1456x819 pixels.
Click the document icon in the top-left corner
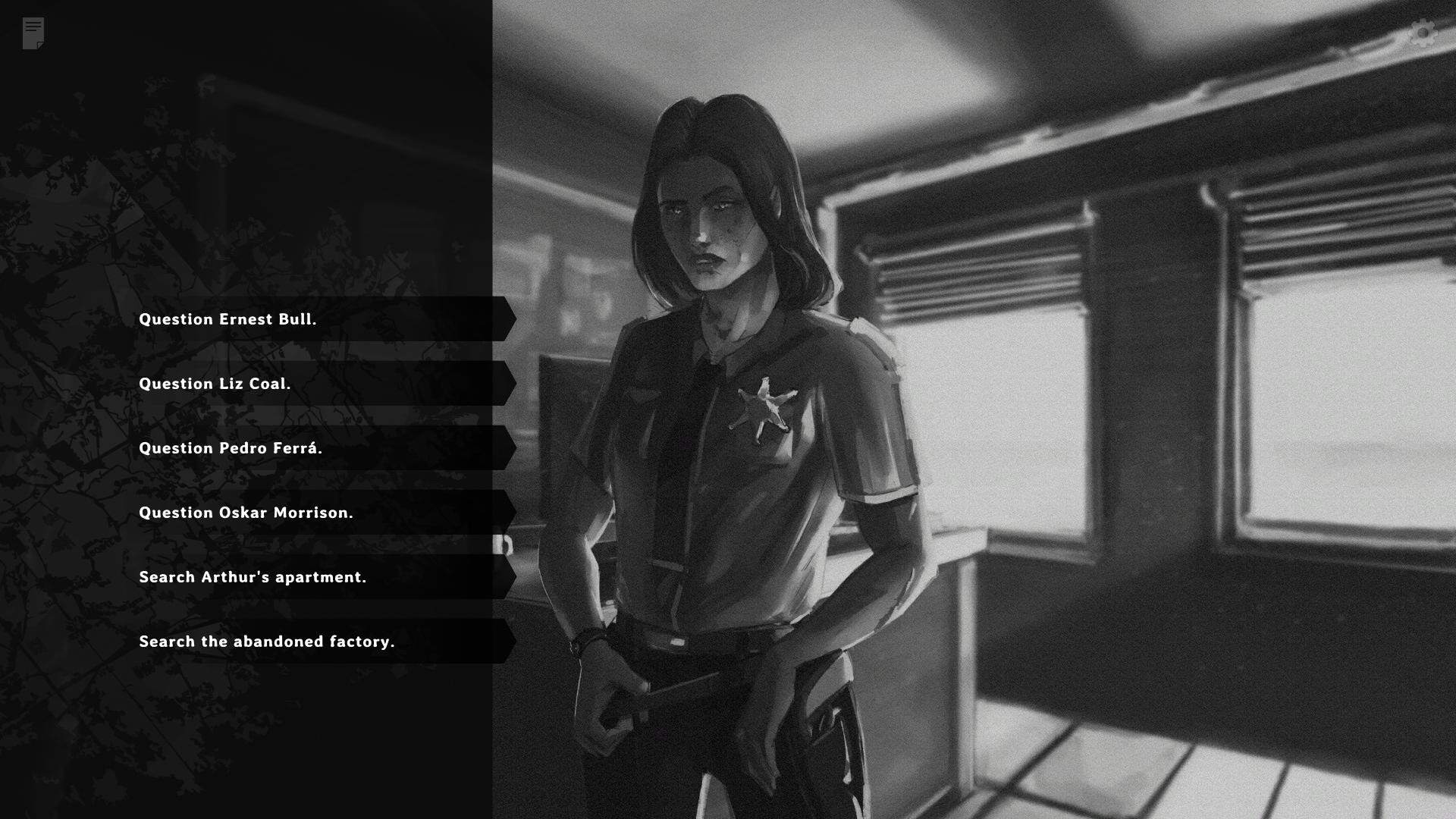tap(32, 32)
